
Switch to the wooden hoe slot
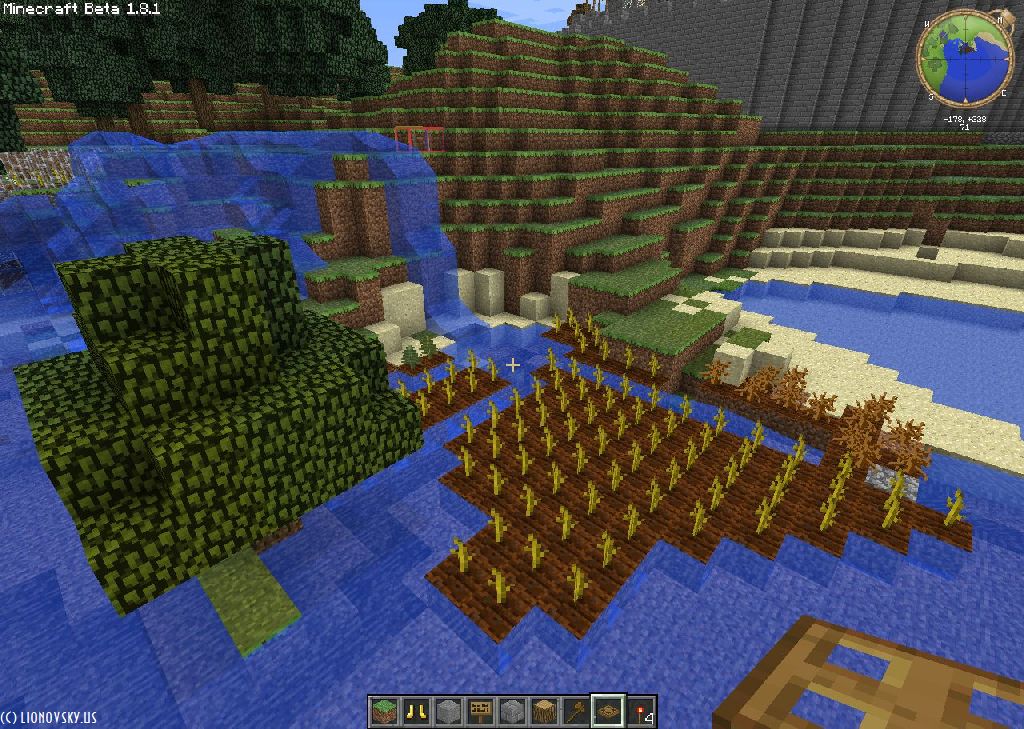pos(576,711)
